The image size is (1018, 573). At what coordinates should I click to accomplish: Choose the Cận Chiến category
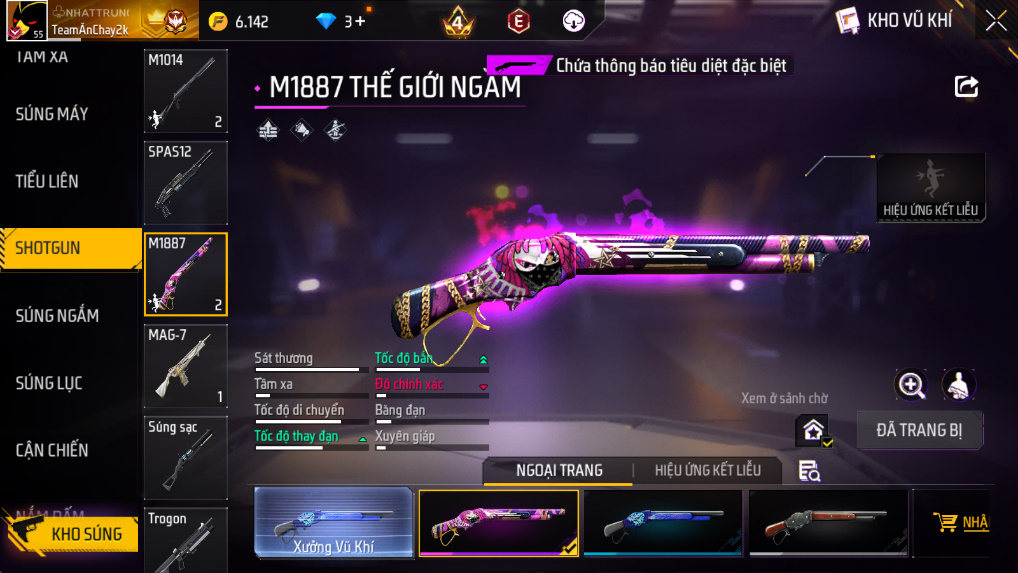pos(52,450)
